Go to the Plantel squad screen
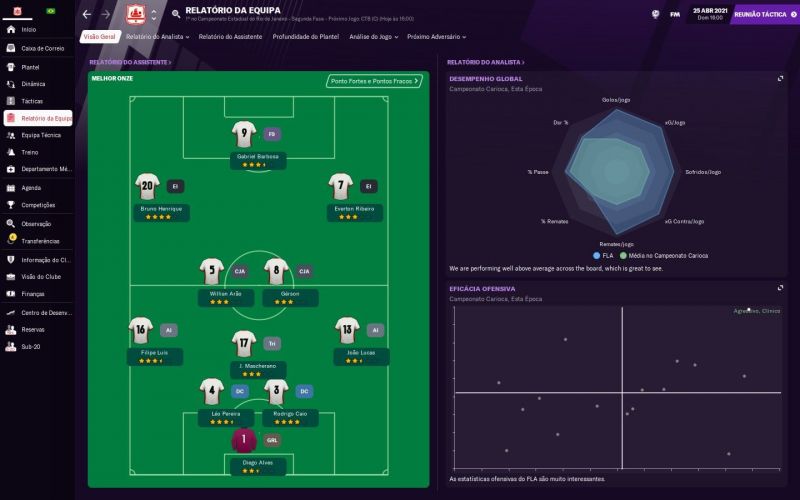Image resolution: width=800 pixels, height=500 pixels. pos(30,67)
